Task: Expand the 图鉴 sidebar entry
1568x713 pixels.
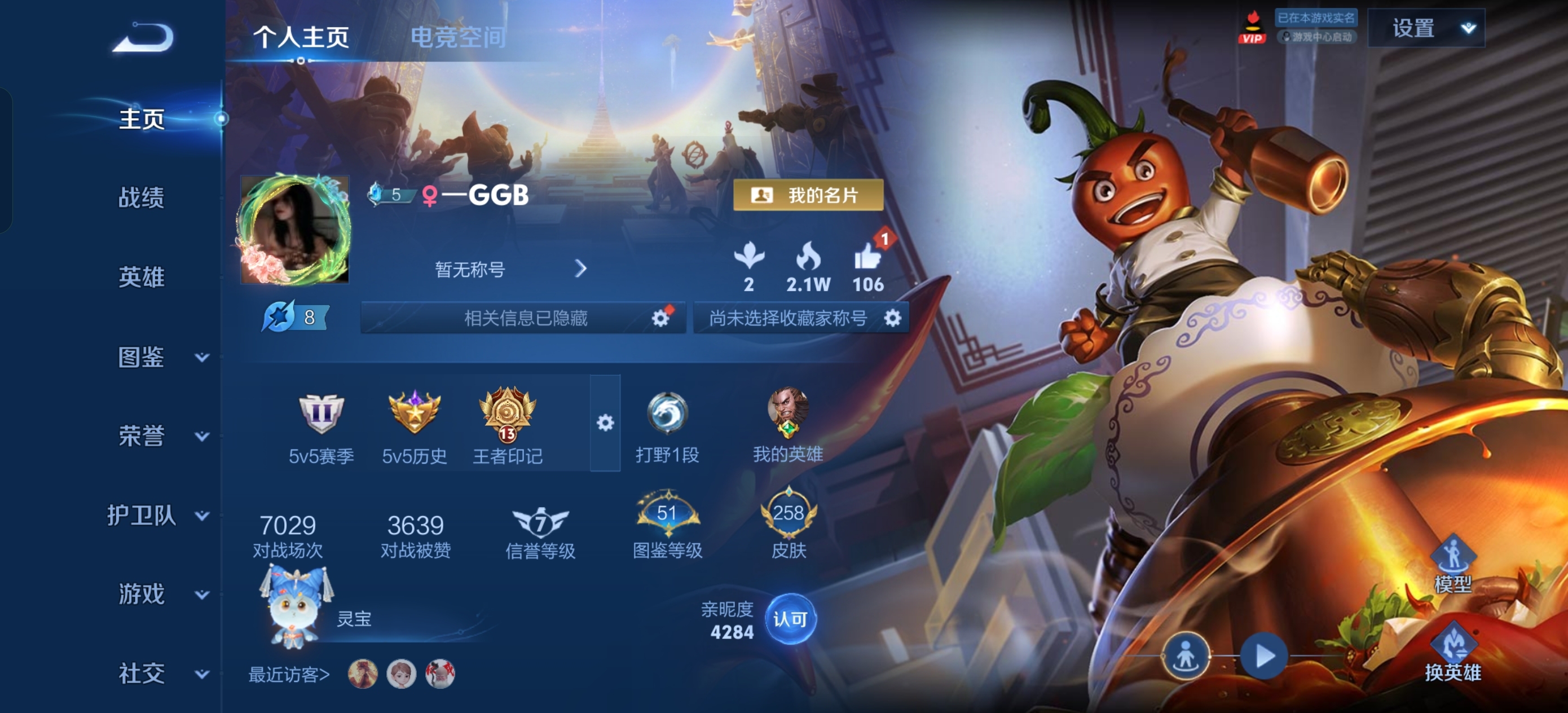Action: point(160,357)
